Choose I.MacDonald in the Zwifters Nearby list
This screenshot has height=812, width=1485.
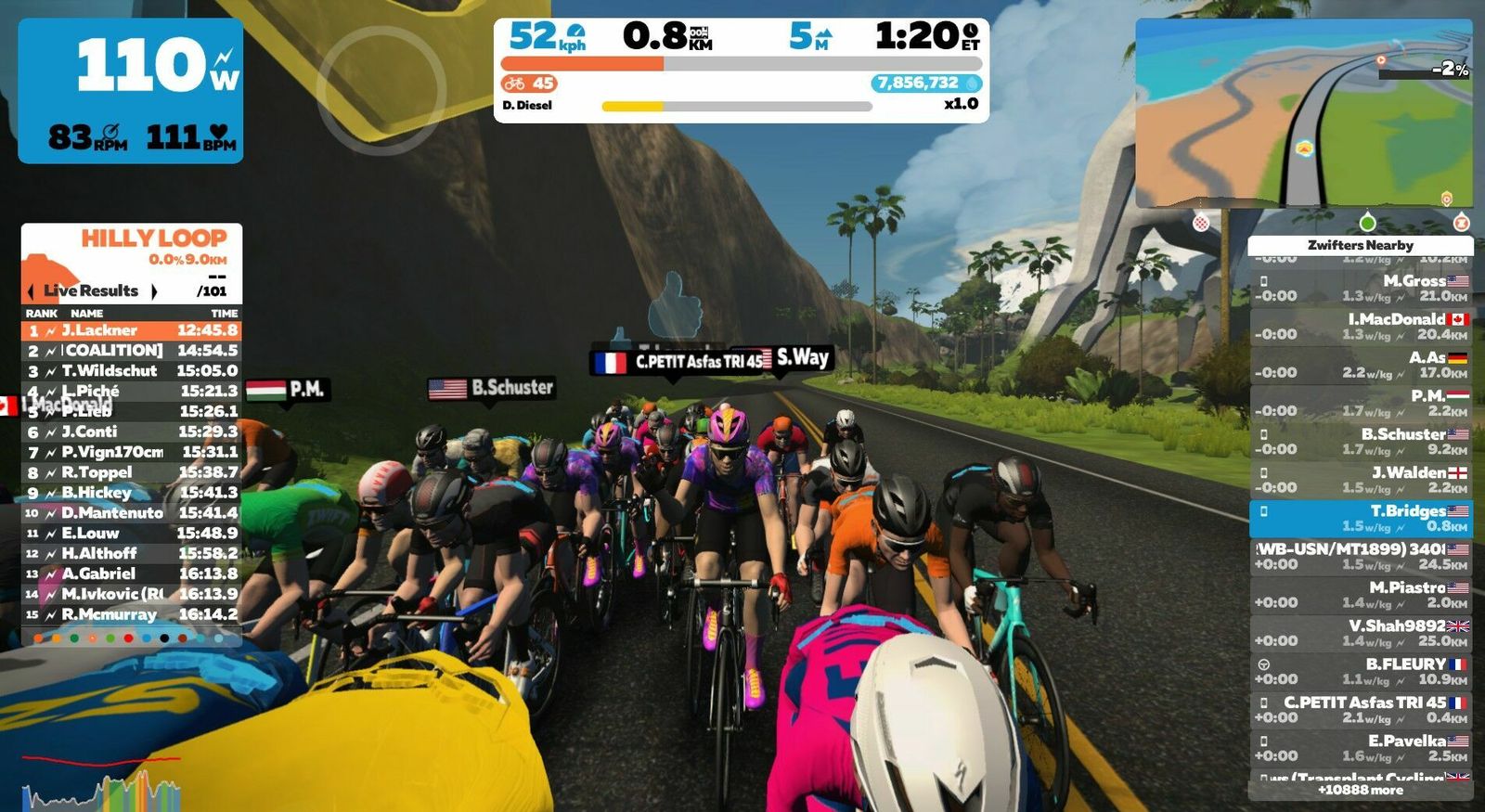(1360, 326)
